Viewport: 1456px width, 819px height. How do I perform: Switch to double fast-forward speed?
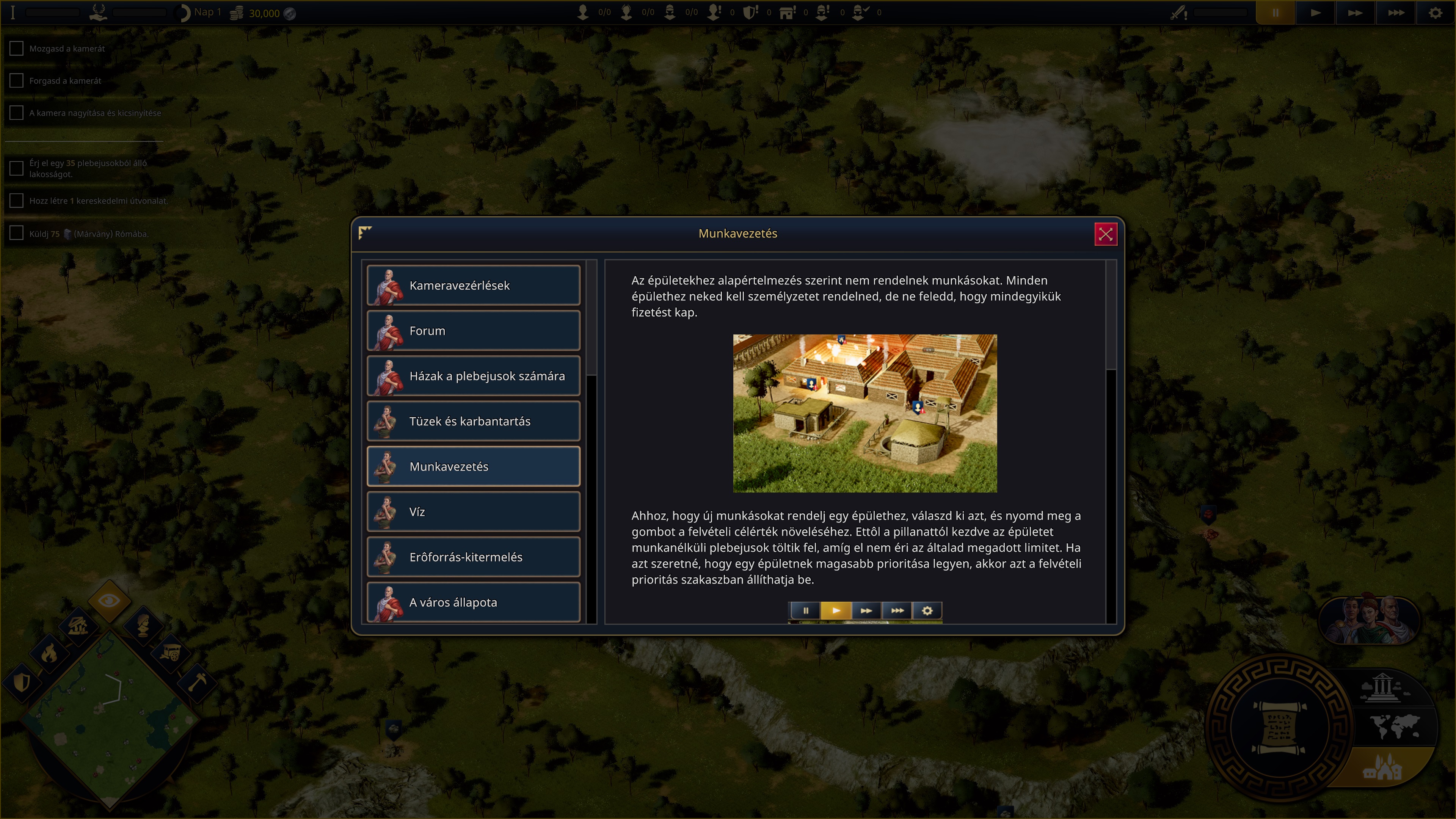click(1355, 13)
